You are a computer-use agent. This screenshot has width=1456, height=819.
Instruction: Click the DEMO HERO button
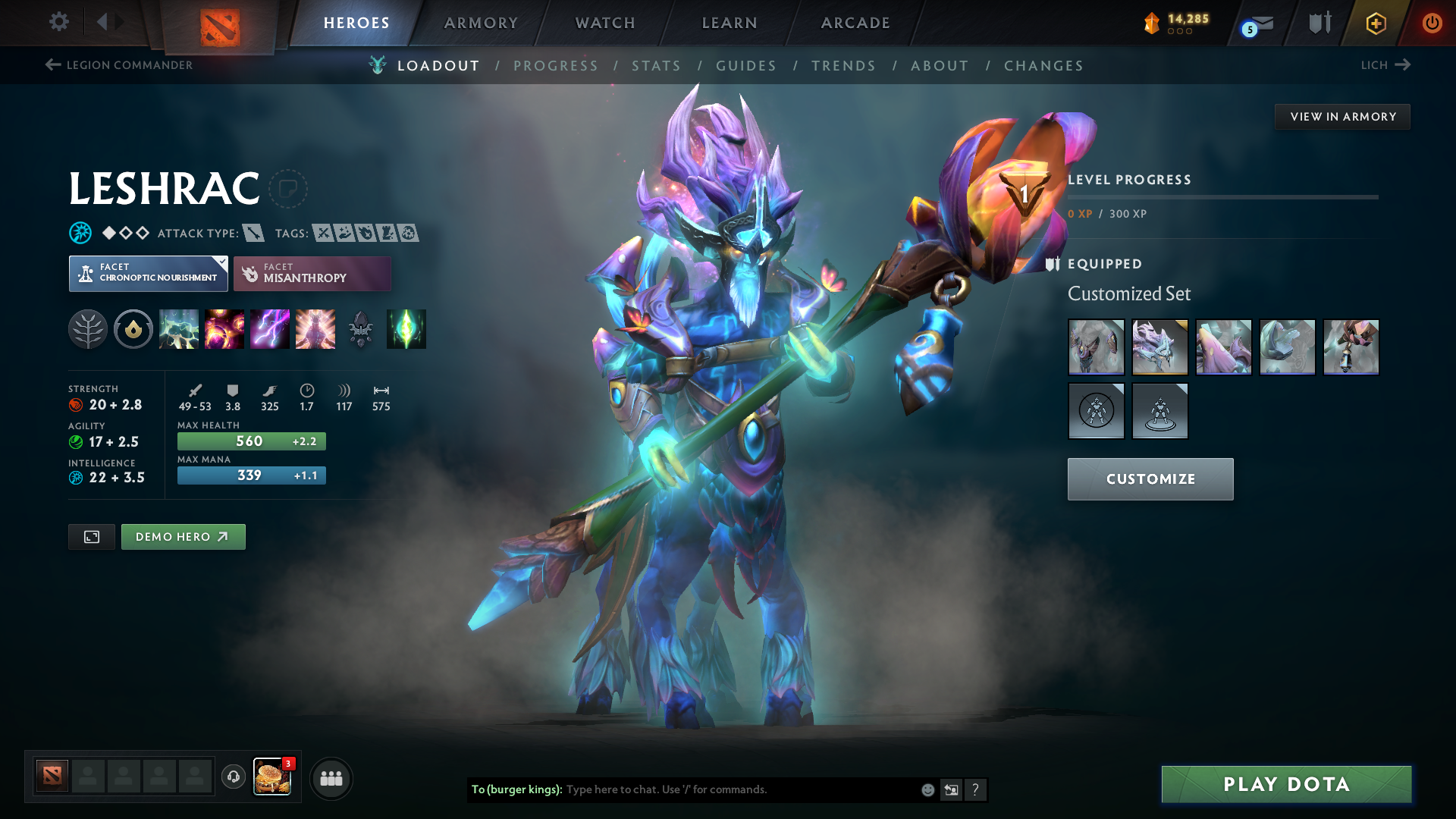click(x=183, y=536)
